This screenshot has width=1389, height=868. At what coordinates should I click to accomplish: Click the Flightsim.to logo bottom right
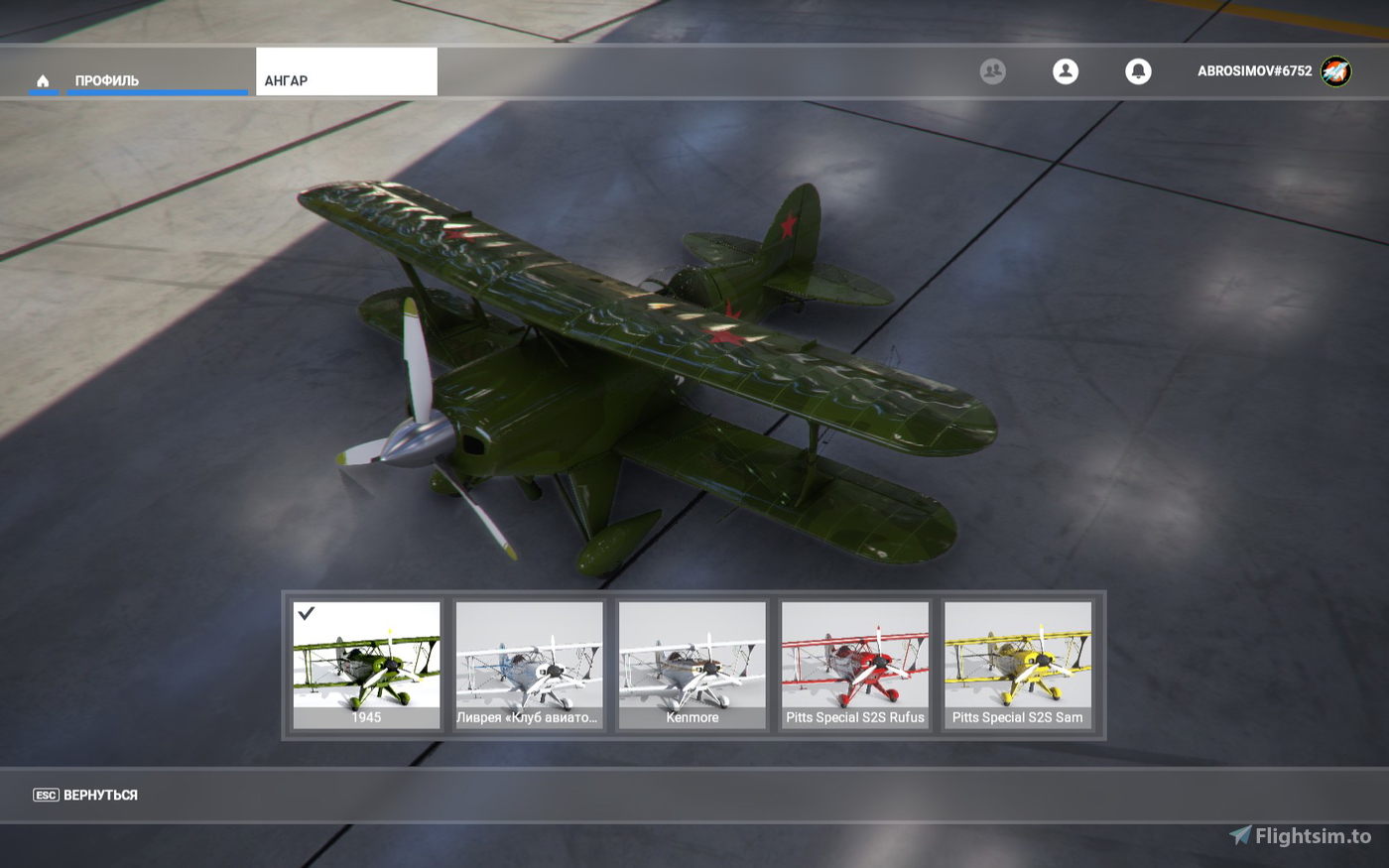(x=1242, y=835)
